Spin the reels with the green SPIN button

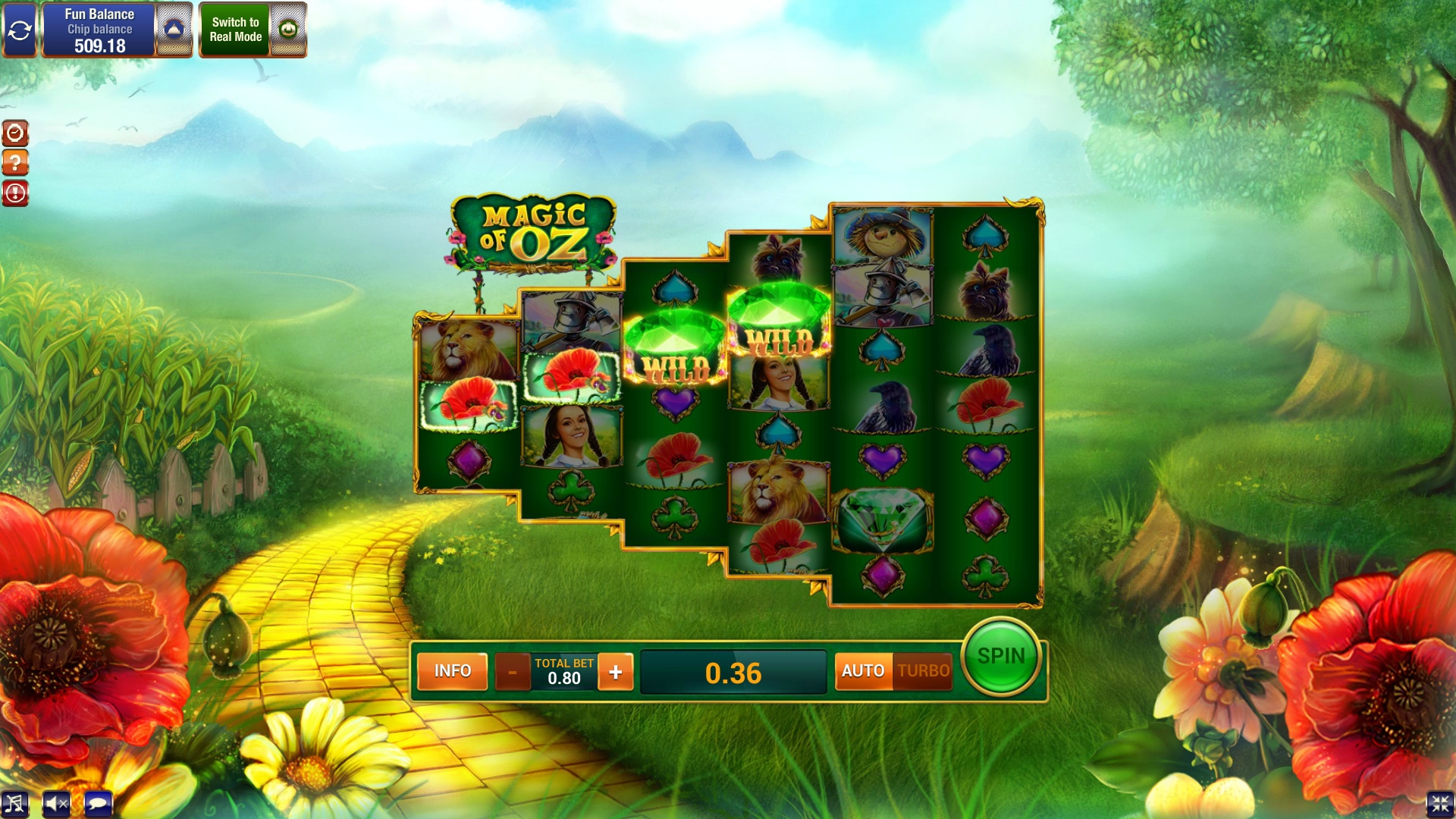click(1000, 657)
